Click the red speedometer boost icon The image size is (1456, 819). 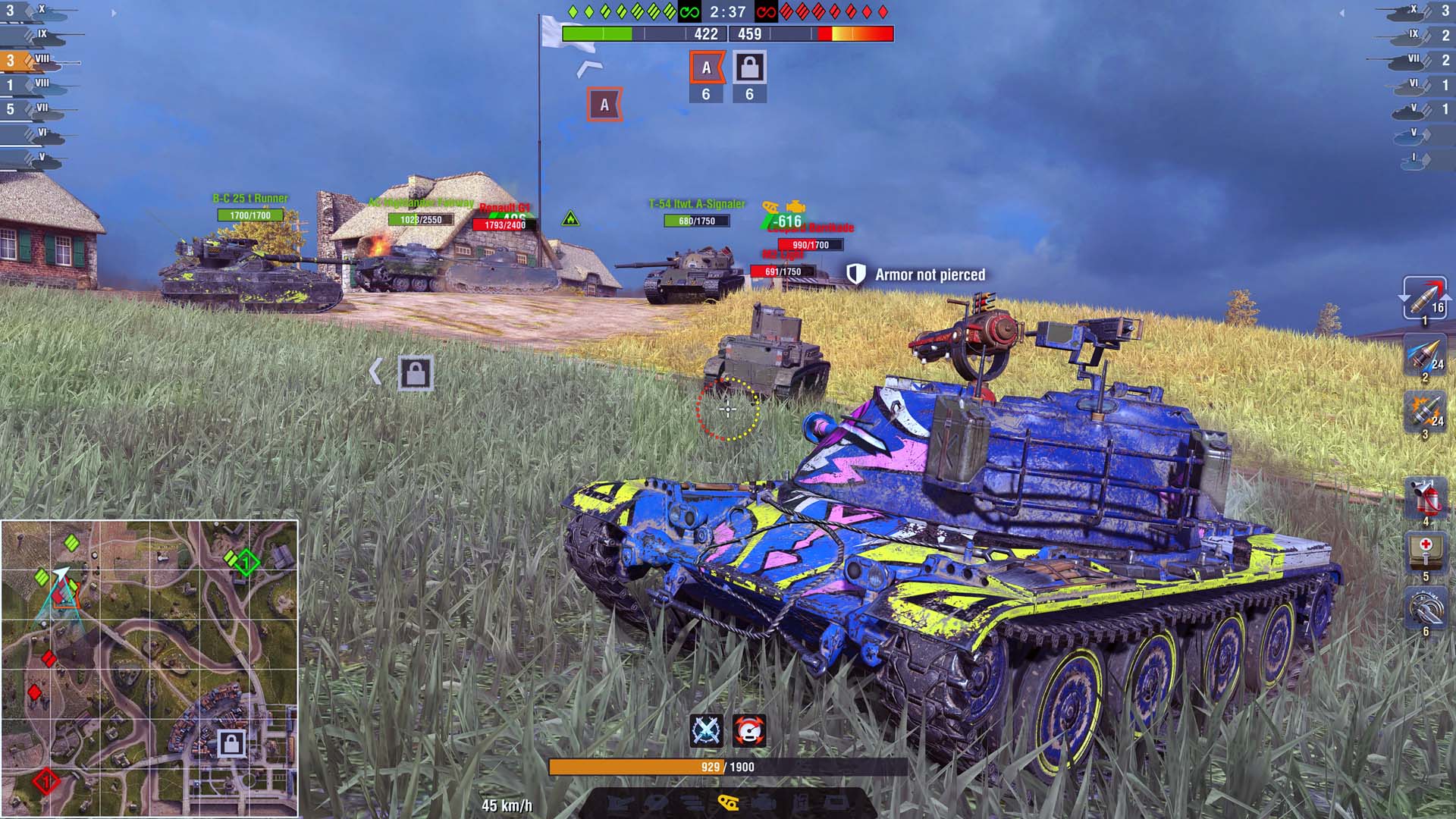pos(749,730)
